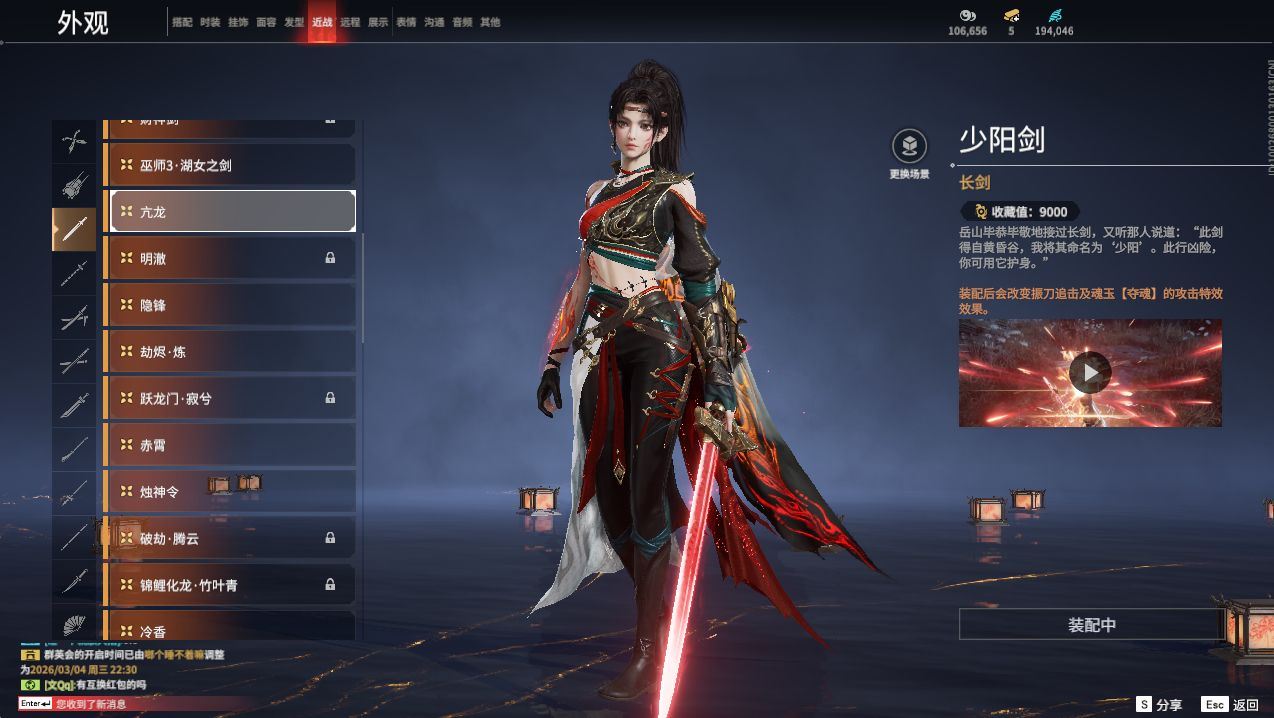The width and height of the screenshot is (1274, 718).
Task: Select the folding fan weapon category
Action: (74, 625)
